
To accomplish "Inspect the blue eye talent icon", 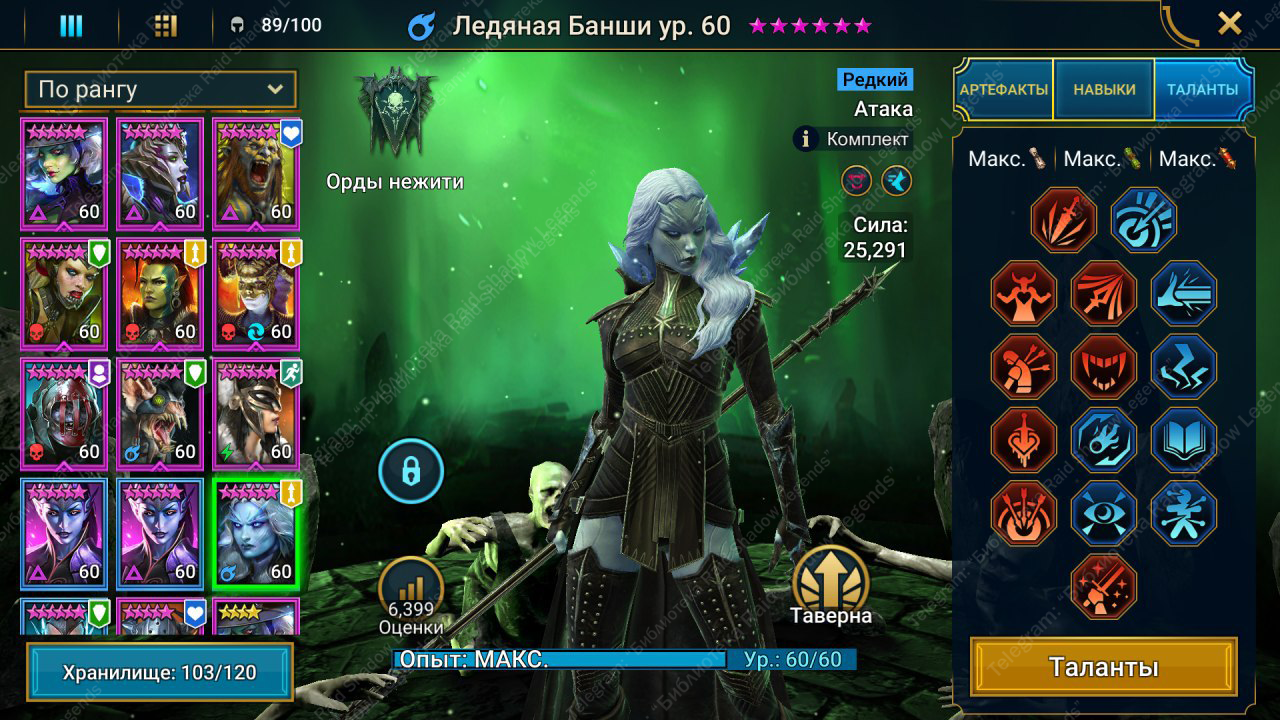I will [x=1104, y=514].
